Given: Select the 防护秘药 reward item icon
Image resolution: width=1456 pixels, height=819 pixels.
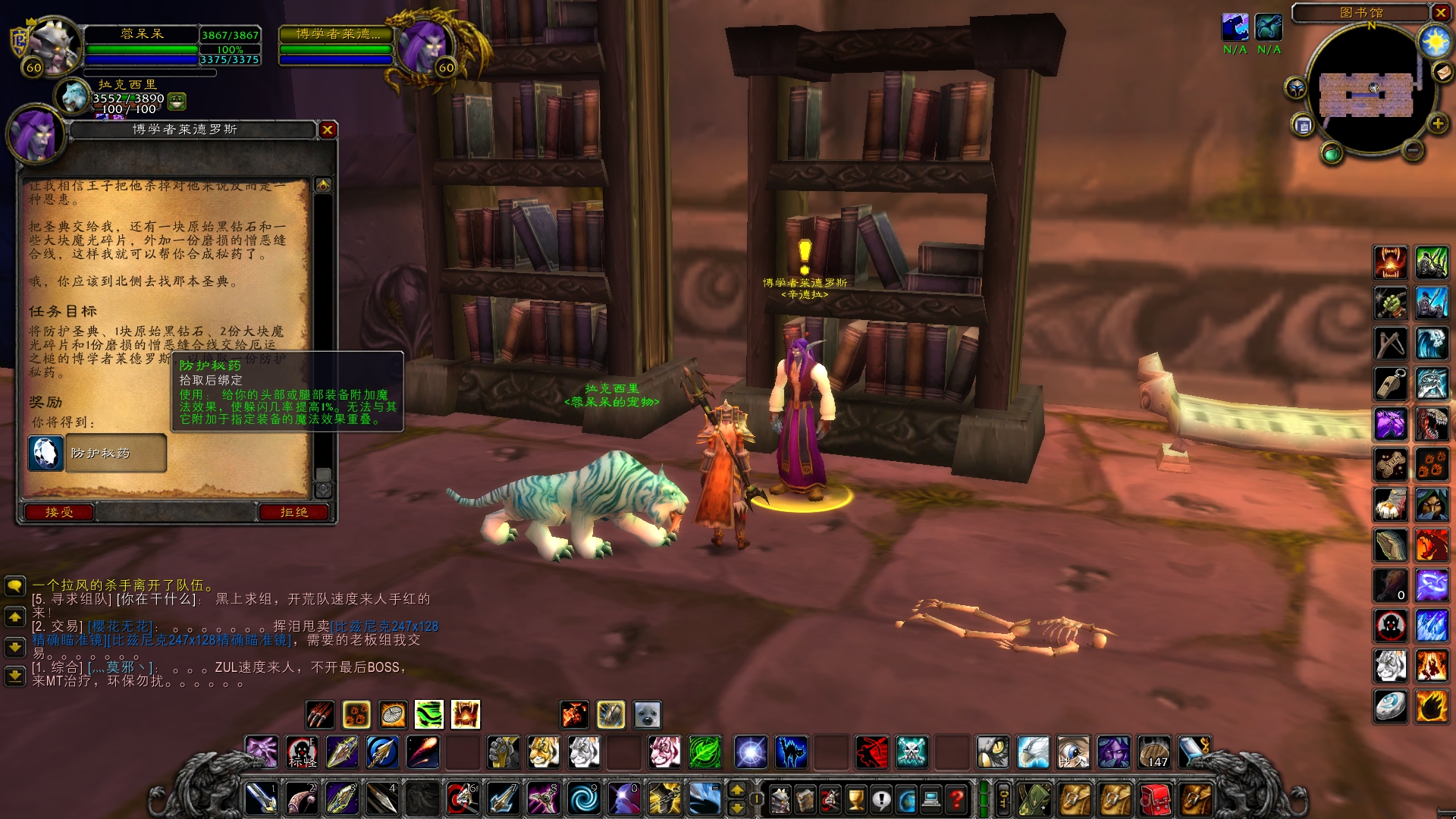Looking at the screenshot, I should 45,453.
